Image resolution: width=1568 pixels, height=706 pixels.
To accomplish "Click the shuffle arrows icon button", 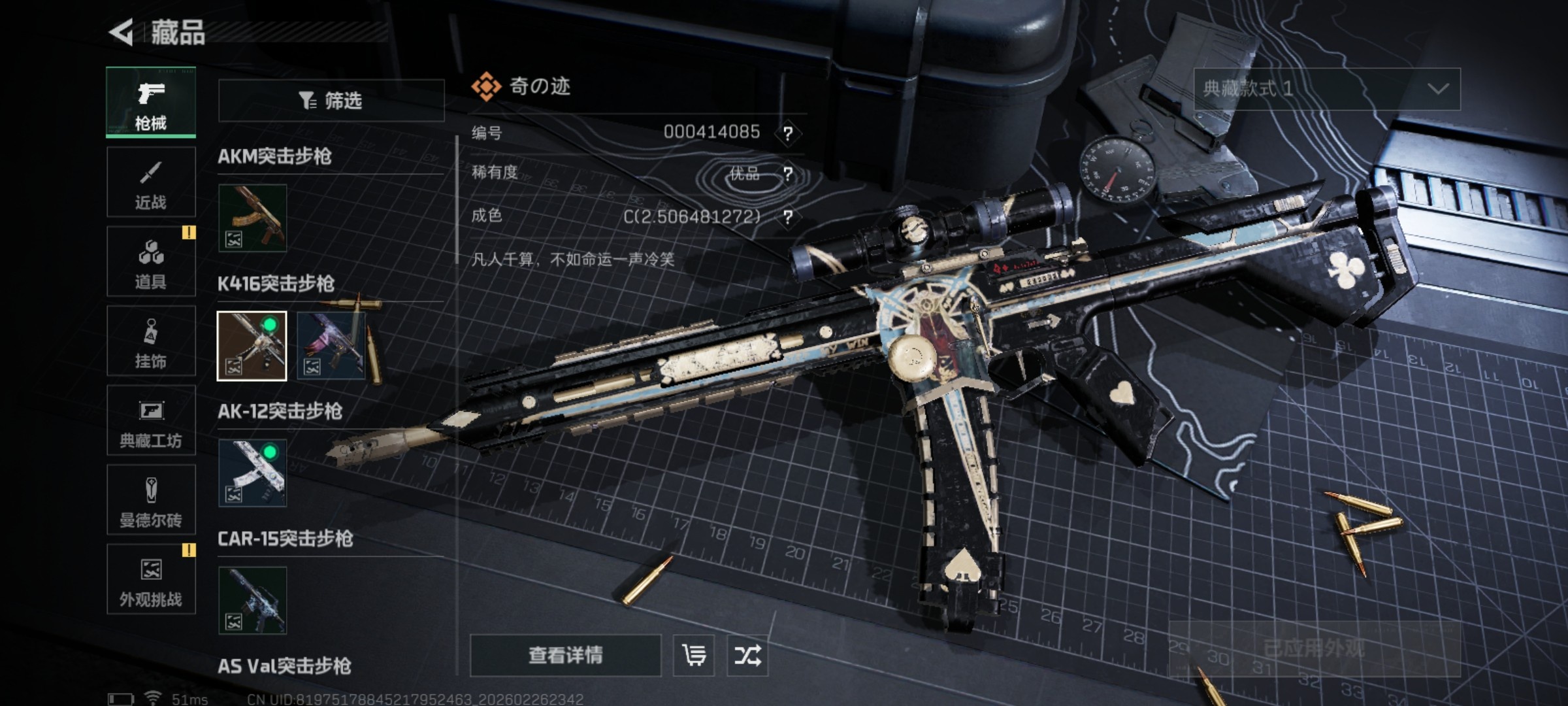I will (747, 655).
